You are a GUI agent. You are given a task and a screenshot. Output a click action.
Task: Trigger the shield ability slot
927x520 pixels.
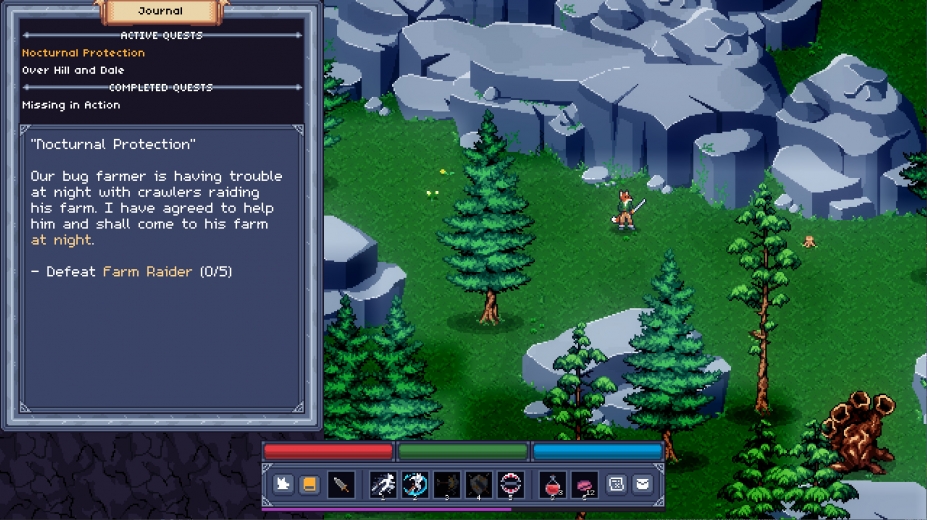click(x=478, y=485)
